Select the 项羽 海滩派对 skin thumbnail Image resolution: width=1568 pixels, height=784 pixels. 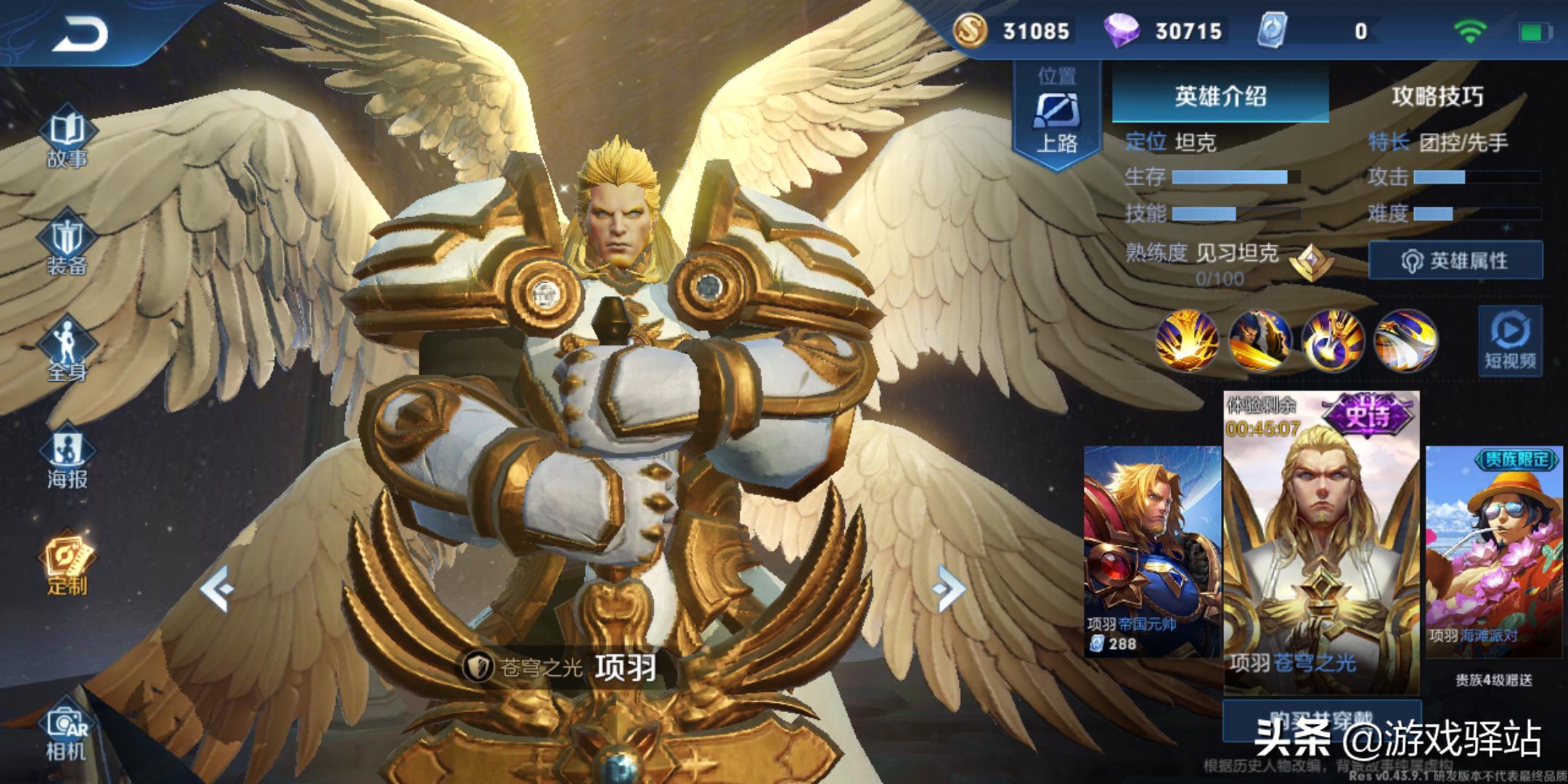click(1494, 552)
